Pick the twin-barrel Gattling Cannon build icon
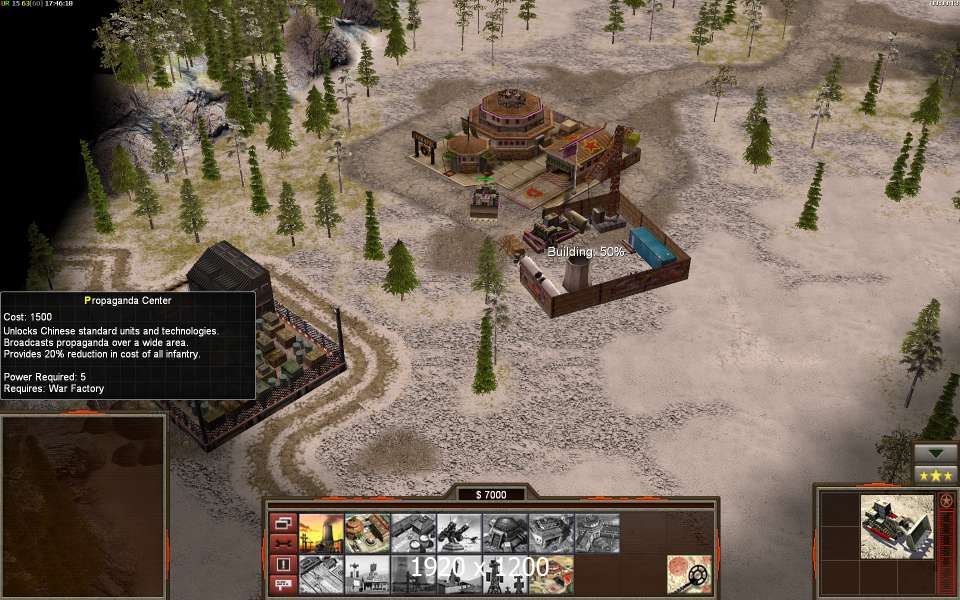Viewport: 960px width, 600px height. [x=458, y=533]
